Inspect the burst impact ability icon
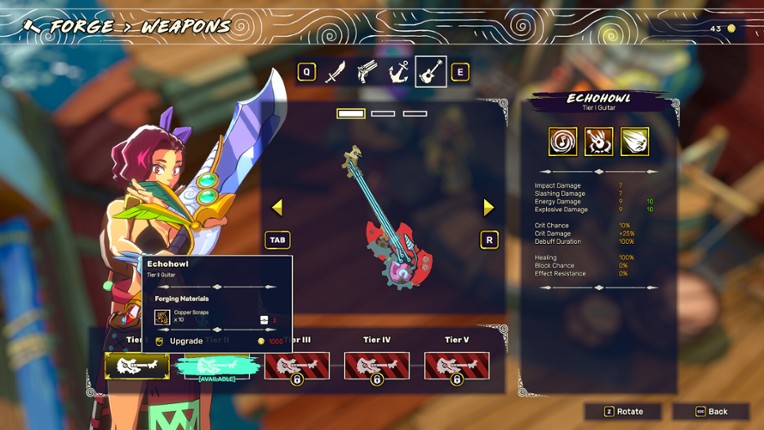The width and height of the screenshot is (764, 430). tap(599, 141)
